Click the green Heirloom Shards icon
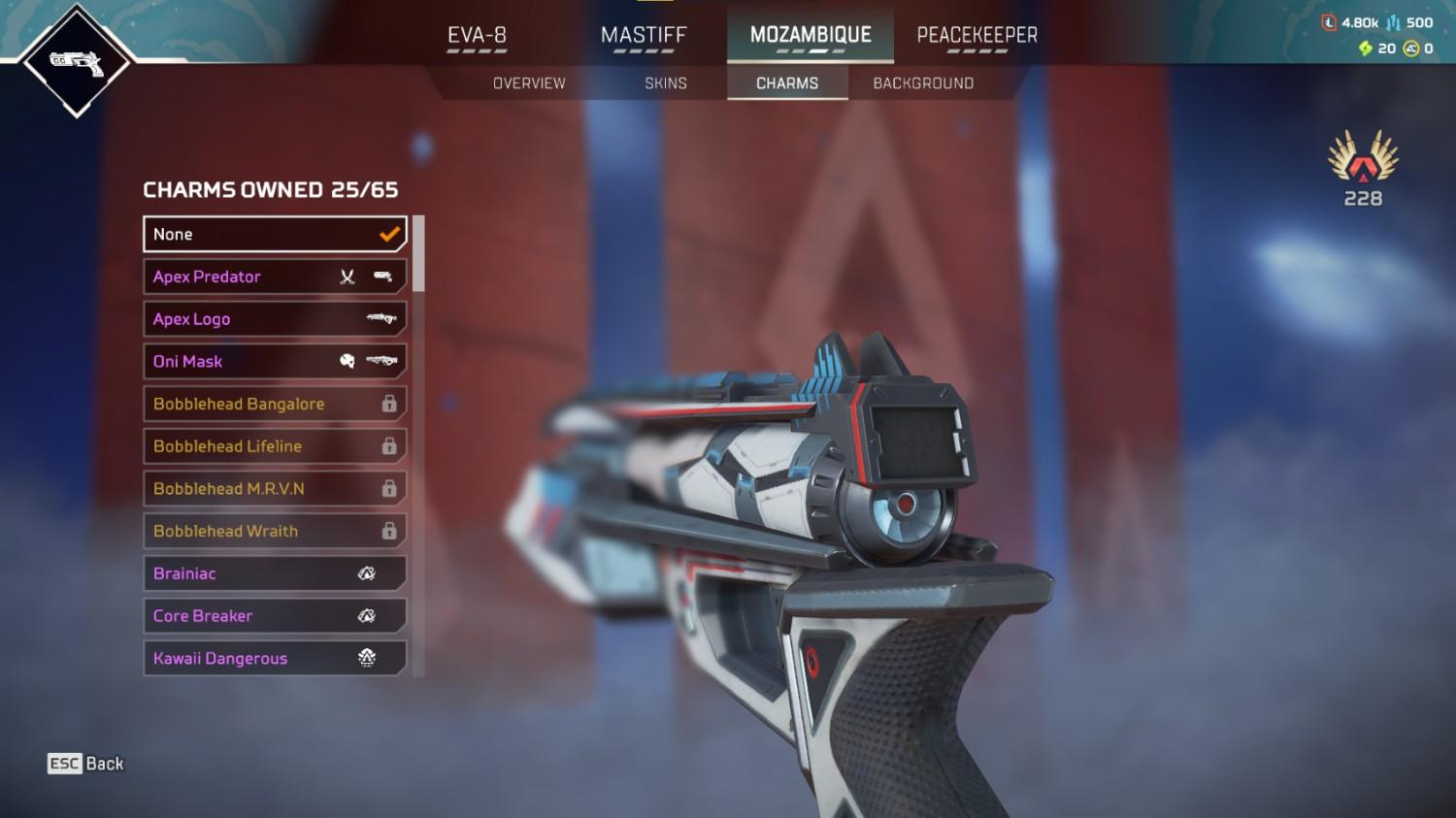The width and height of the screenshot is (1456, 818). (x=1365, y=48)
